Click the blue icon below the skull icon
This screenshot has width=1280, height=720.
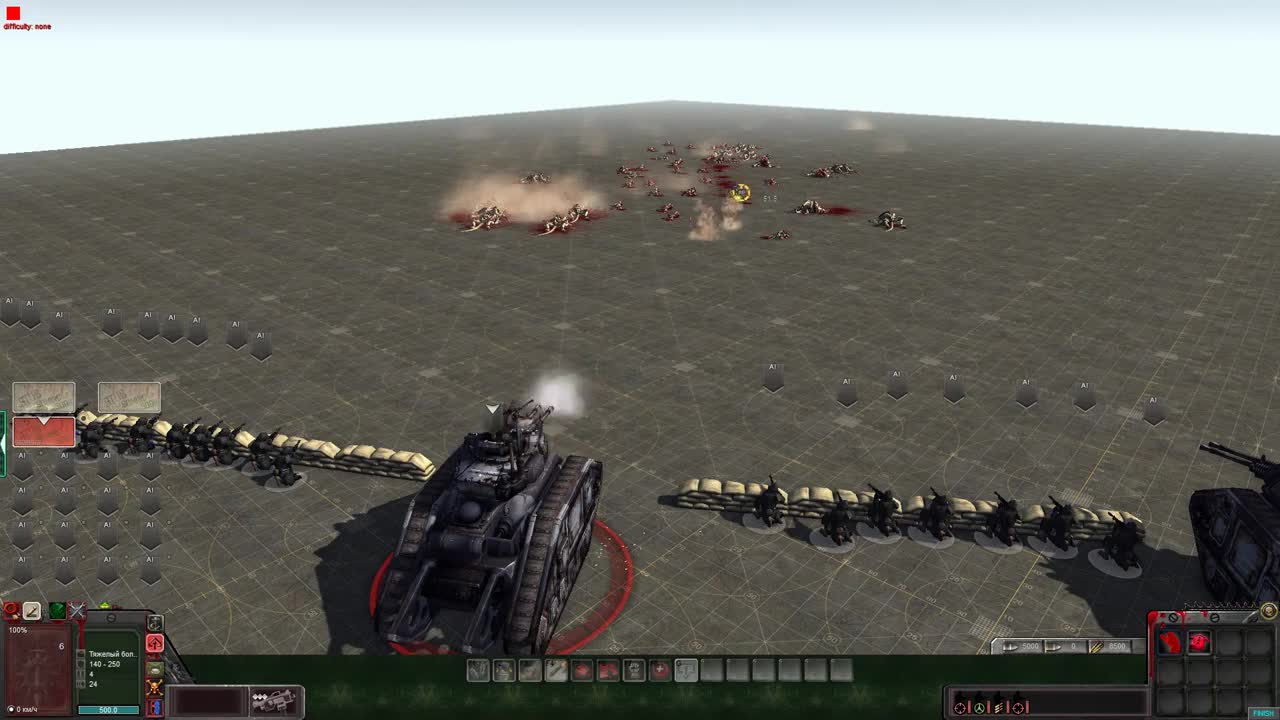(155, 707)
